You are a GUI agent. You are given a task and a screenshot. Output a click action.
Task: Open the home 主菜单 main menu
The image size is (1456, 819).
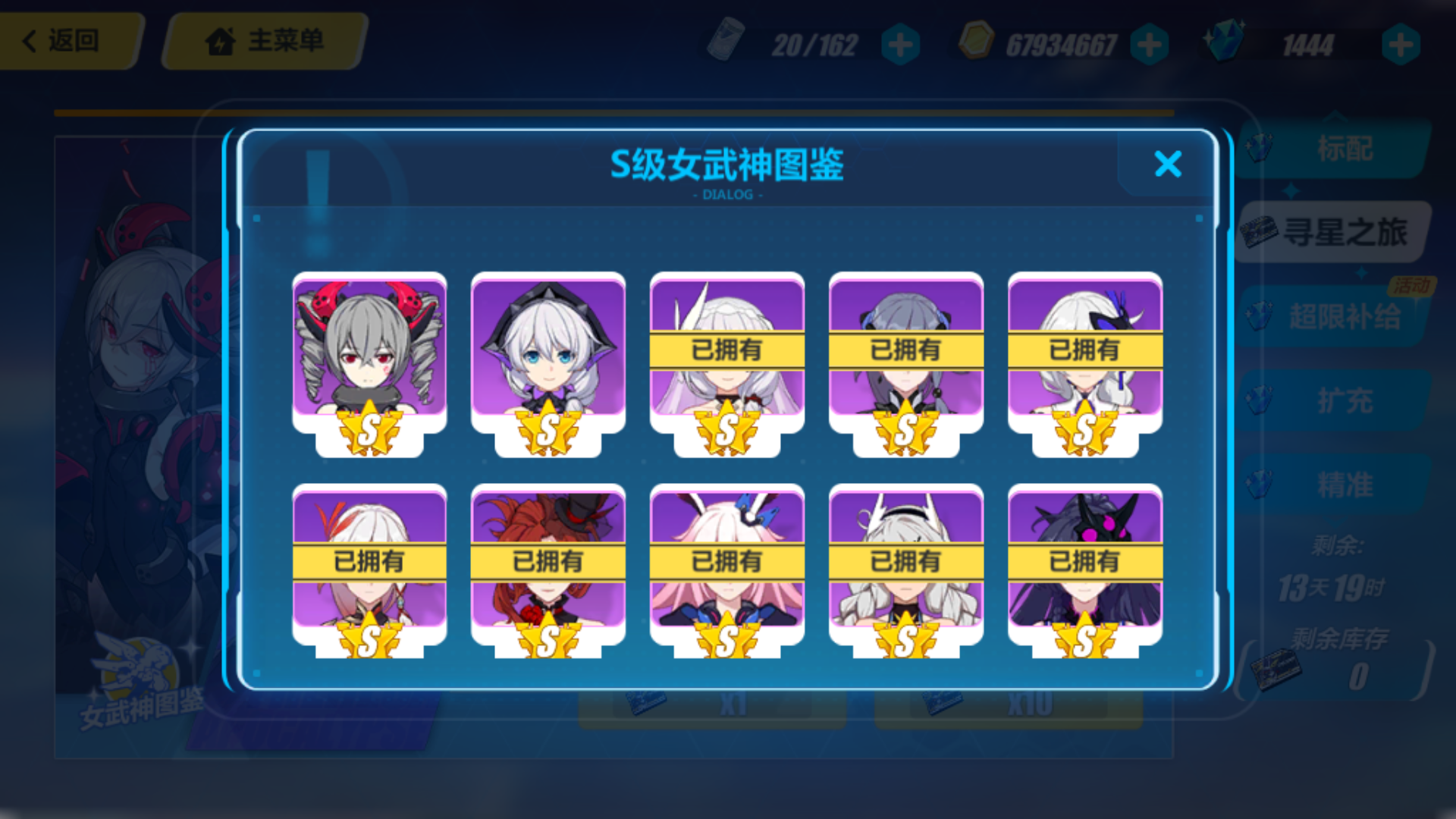click(262, 42)
